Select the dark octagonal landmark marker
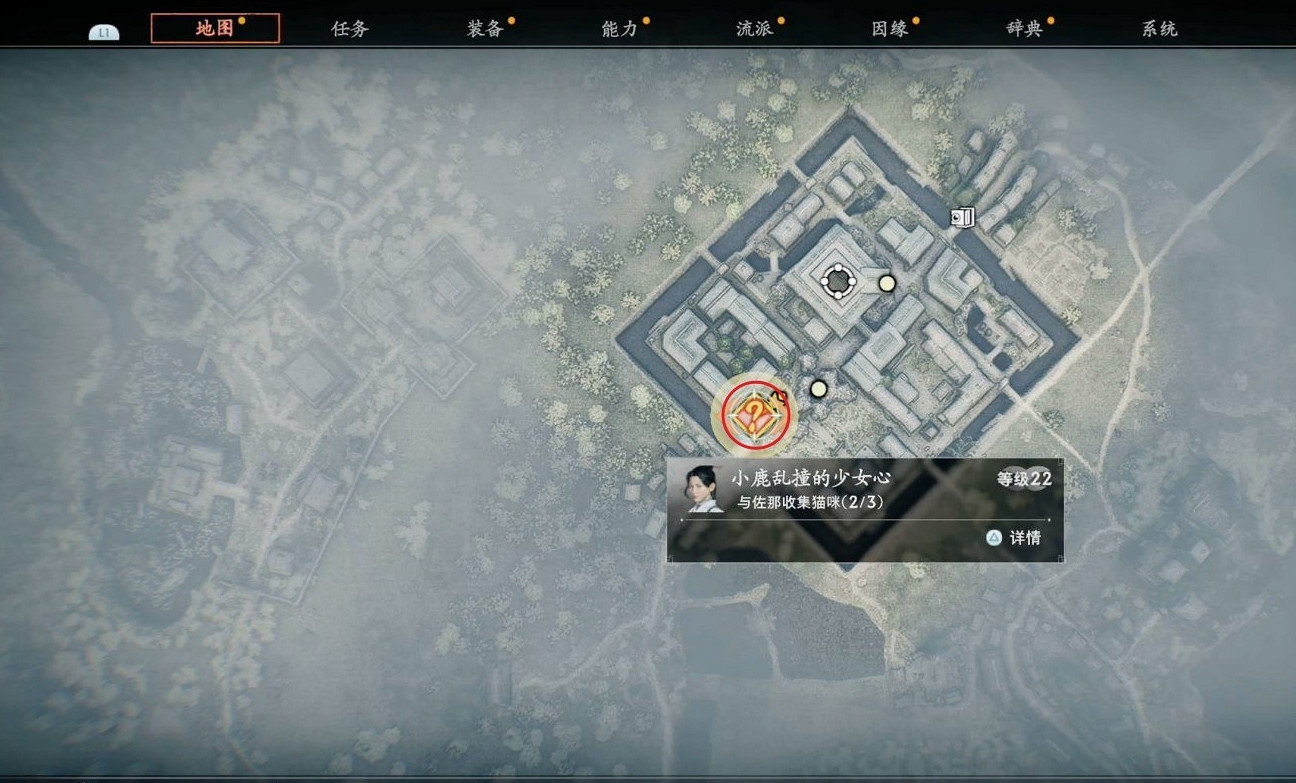This screenshot has height=783, width=1296. pos(836,281)
